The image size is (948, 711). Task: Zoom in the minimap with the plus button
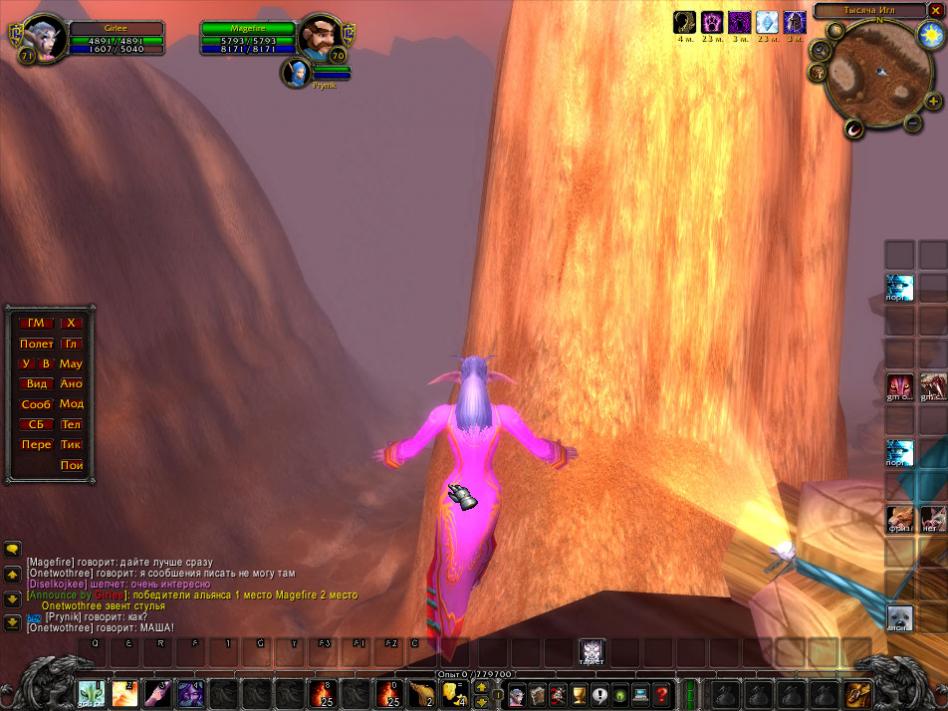click(933, 102)
